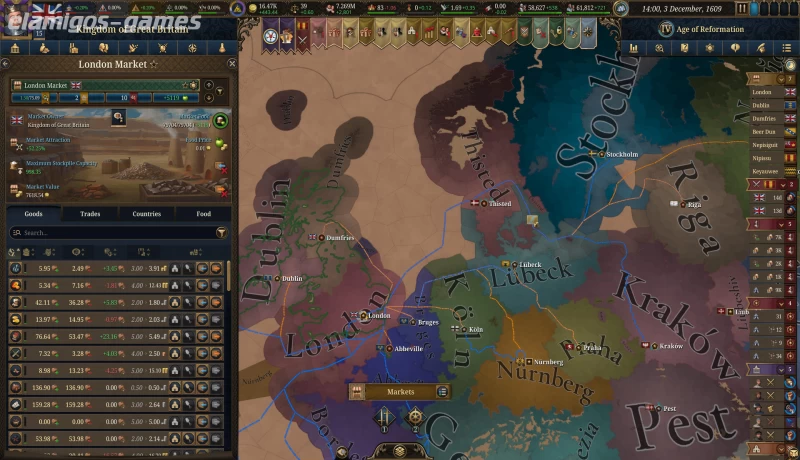Show the Food tab
This screenshot has width=800, height=460.
click(x=203, y=213)
